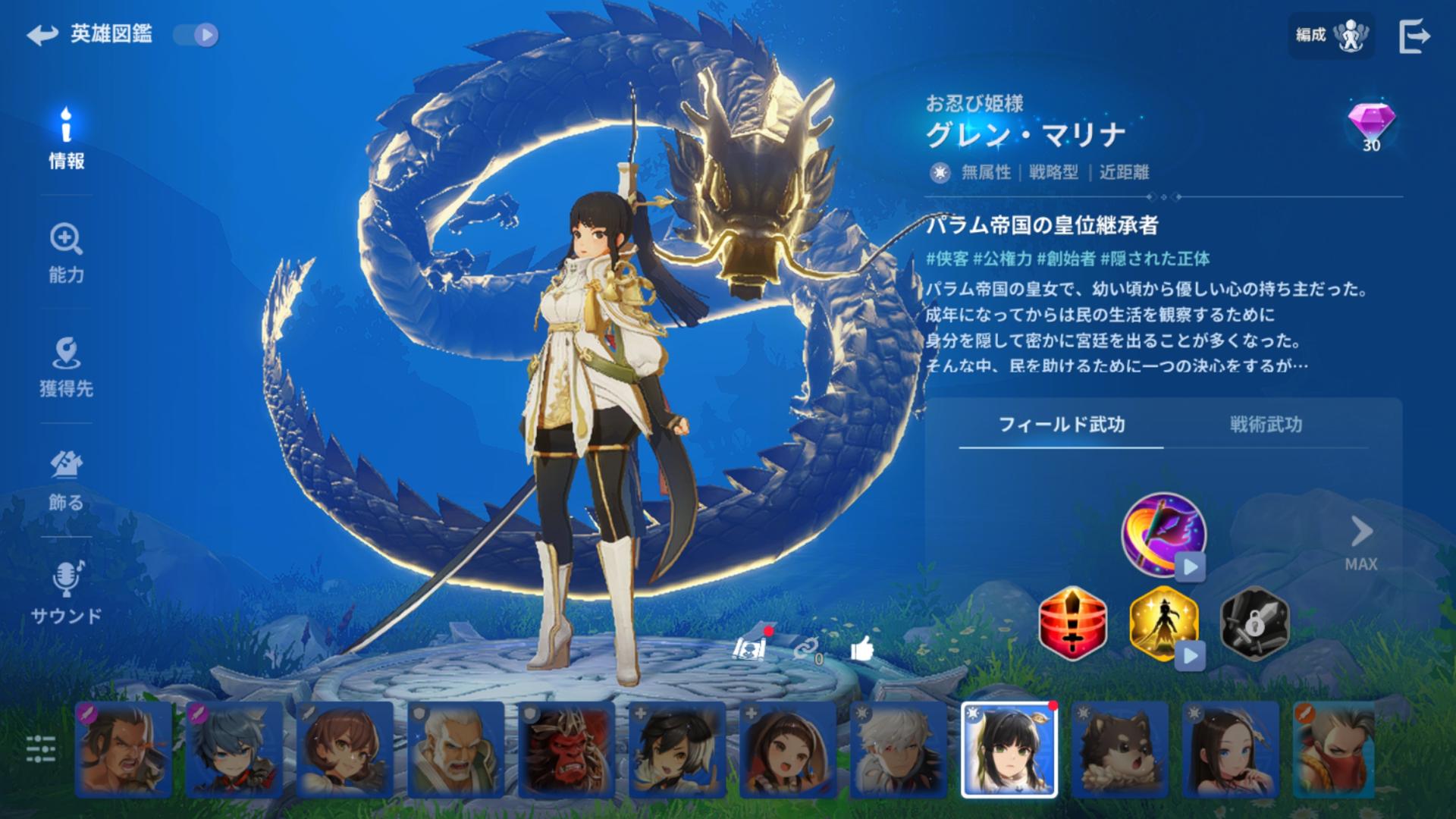Switch to the サウンド sound section
The image size is (1456, 819).
pos(67,594)
